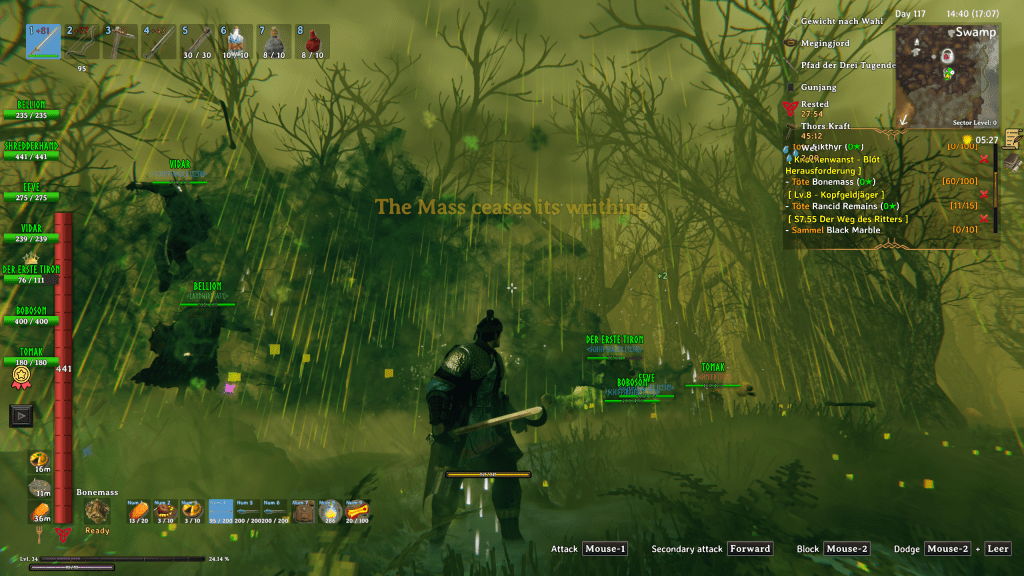Click the play arrow button

[22, 414]
